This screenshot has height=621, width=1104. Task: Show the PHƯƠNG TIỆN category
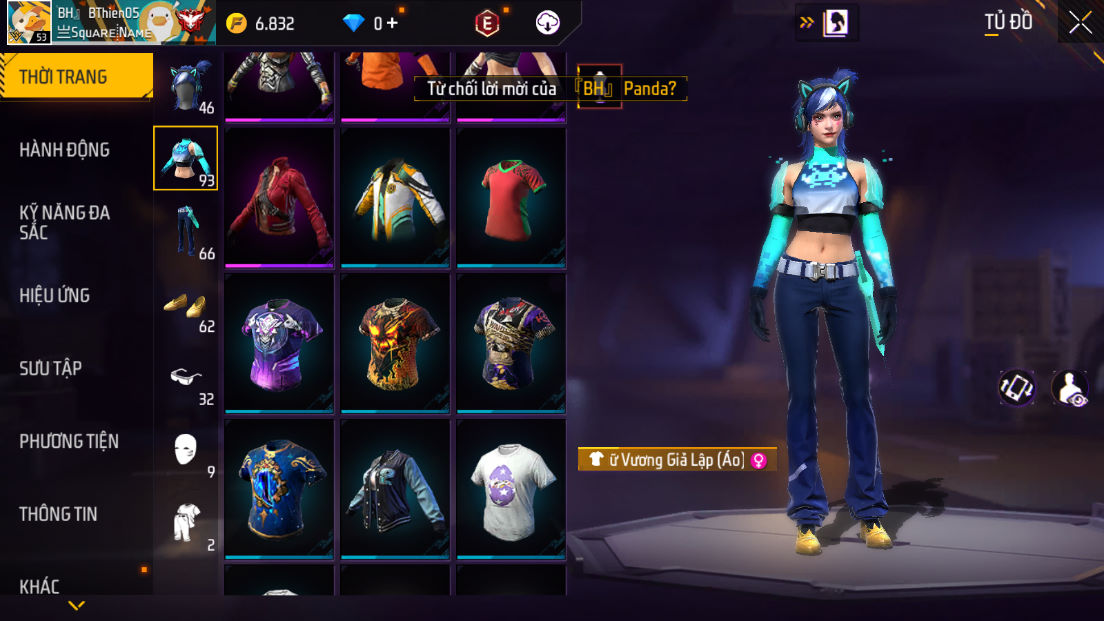(x=69, y=441)
